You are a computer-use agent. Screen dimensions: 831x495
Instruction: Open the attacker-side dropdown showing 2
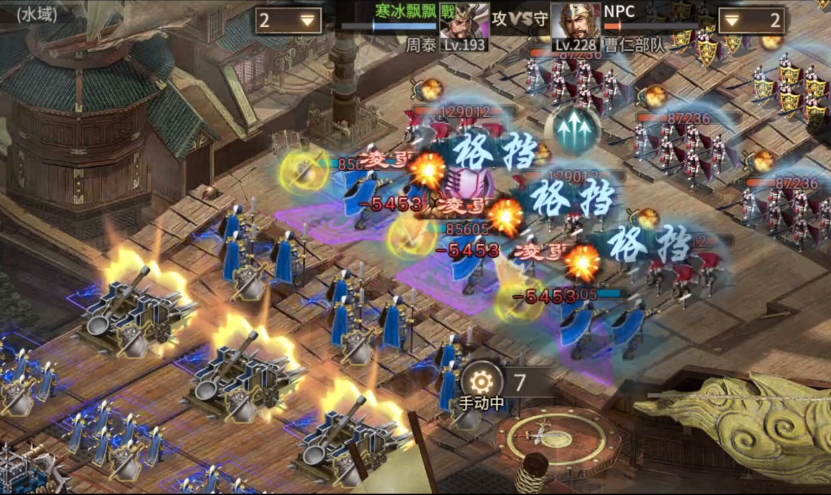[x=287, y=20]
